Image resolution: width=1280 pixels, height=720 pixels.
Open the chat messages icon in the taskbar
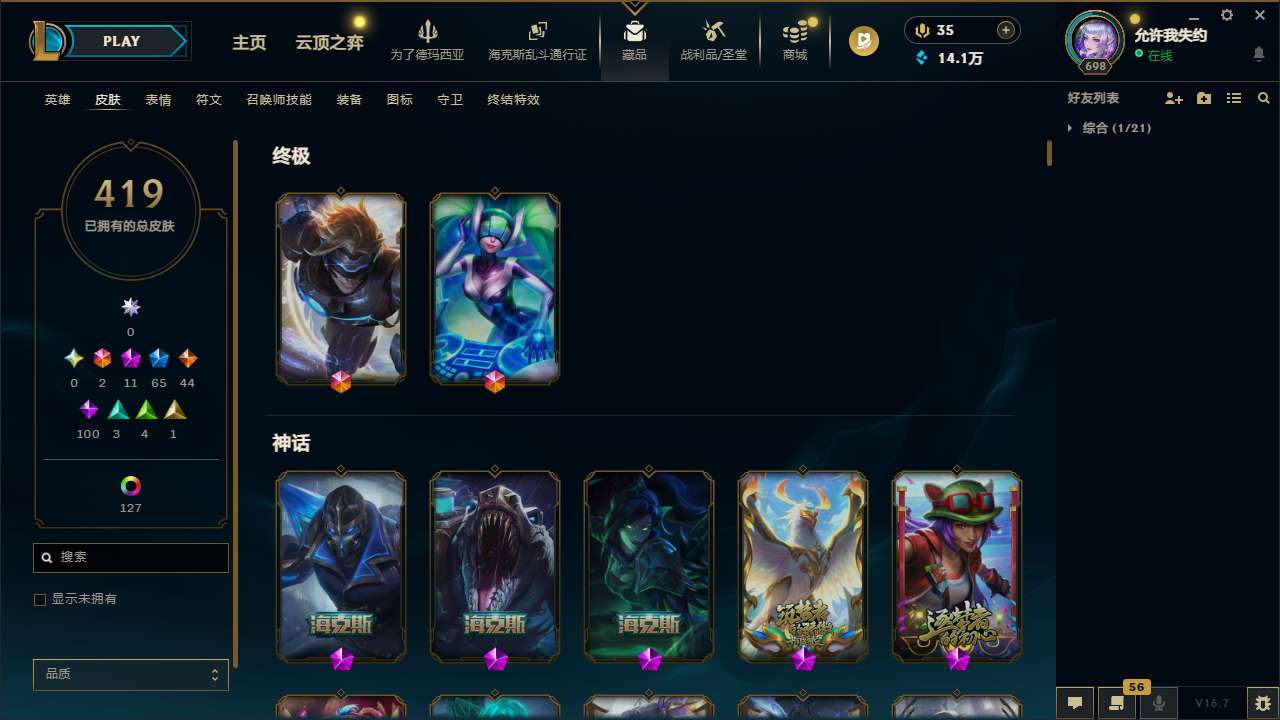tap(1074, 703)
